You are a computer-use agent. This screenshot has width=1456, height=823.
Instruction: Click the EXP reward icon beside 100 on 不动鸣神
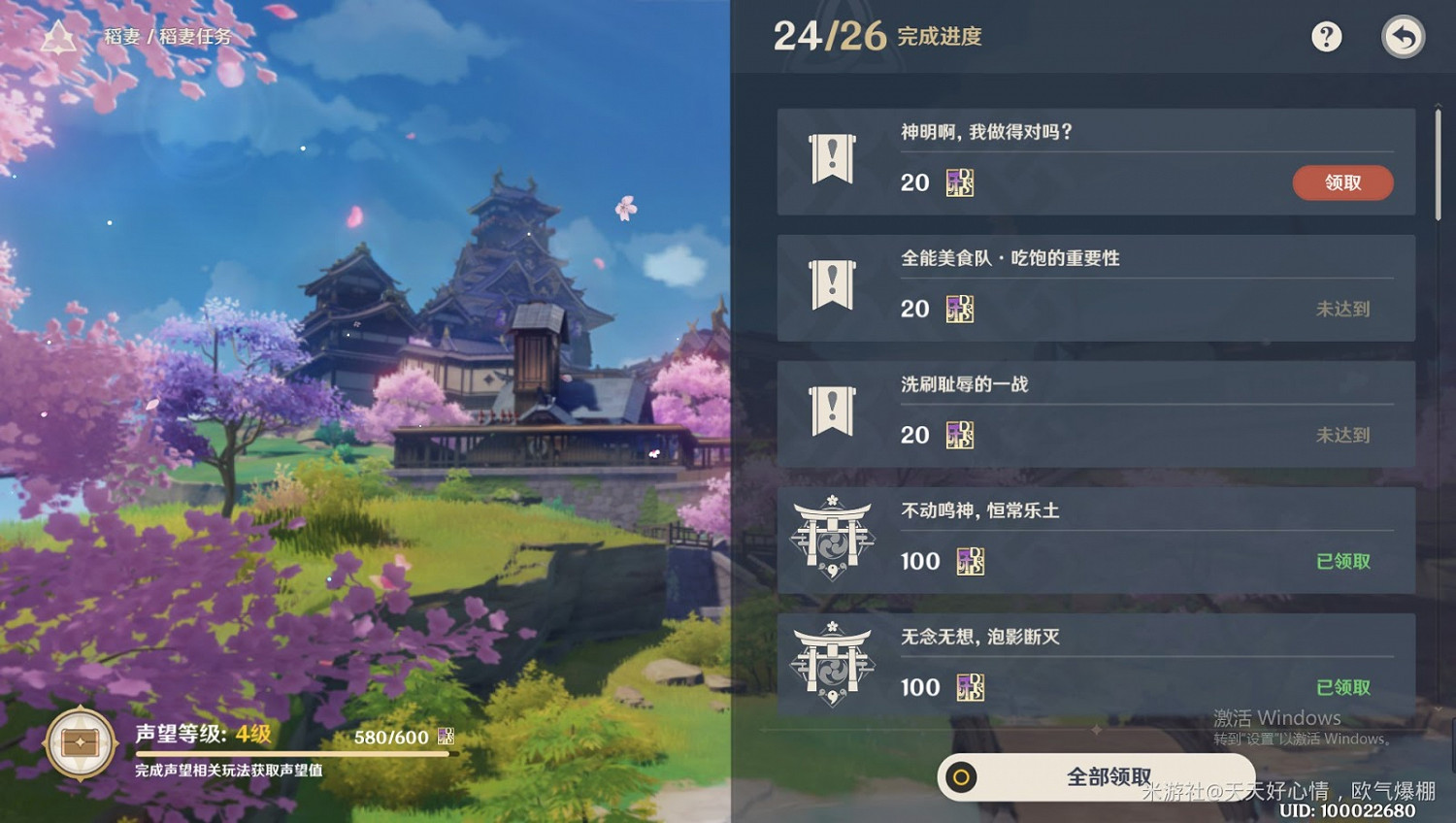[x=969, y=561]
